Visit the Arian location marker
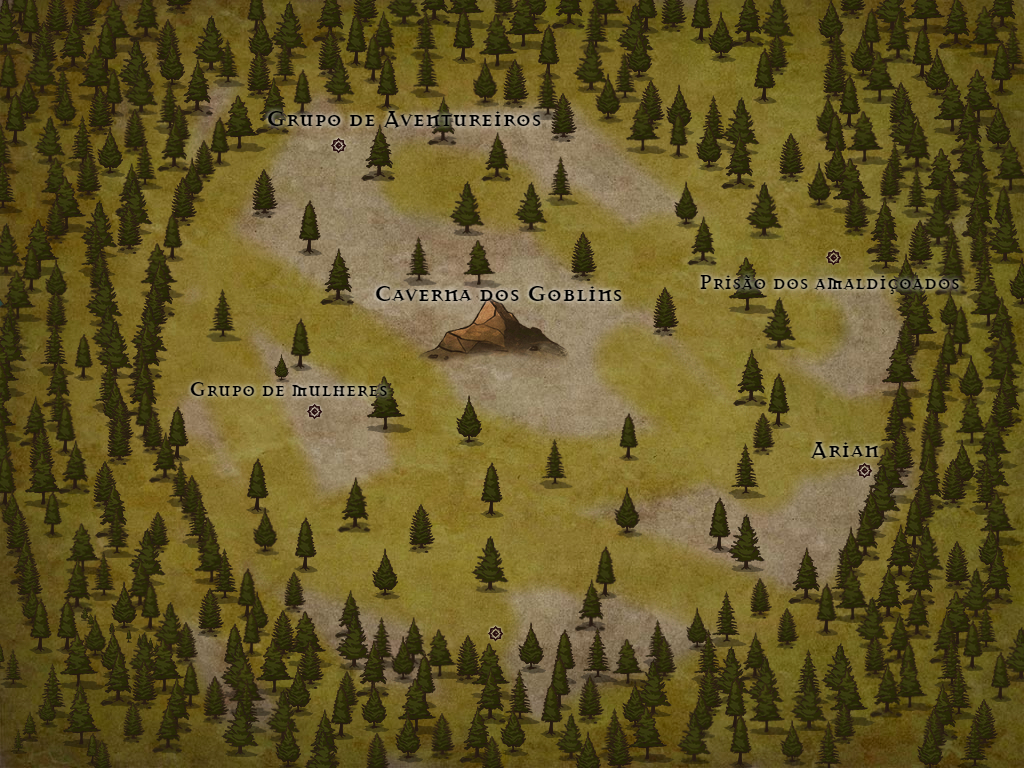 (x=864, y=470)
